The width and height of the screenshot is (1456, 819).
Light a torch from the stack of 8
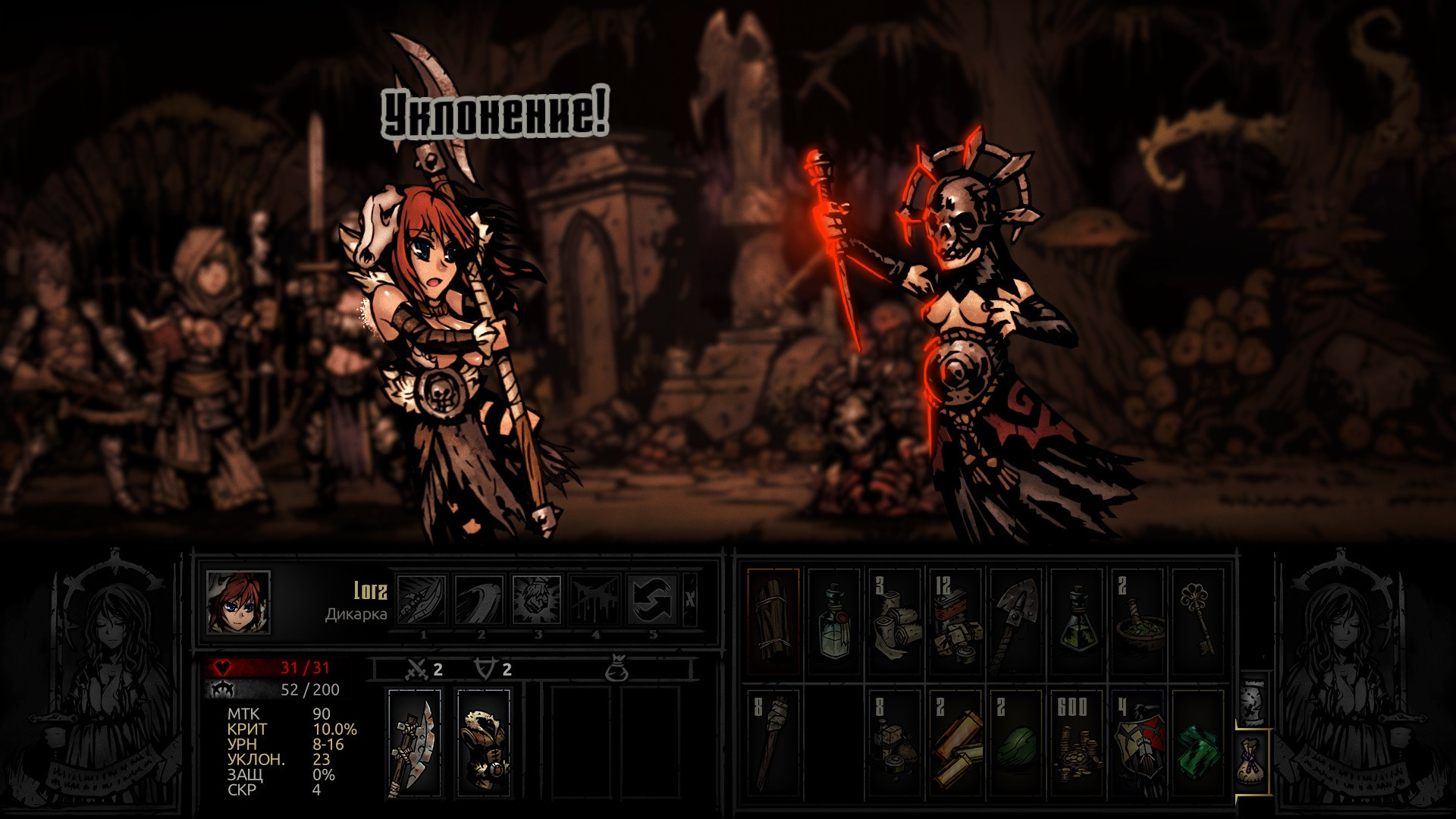(x=773, y=742)
